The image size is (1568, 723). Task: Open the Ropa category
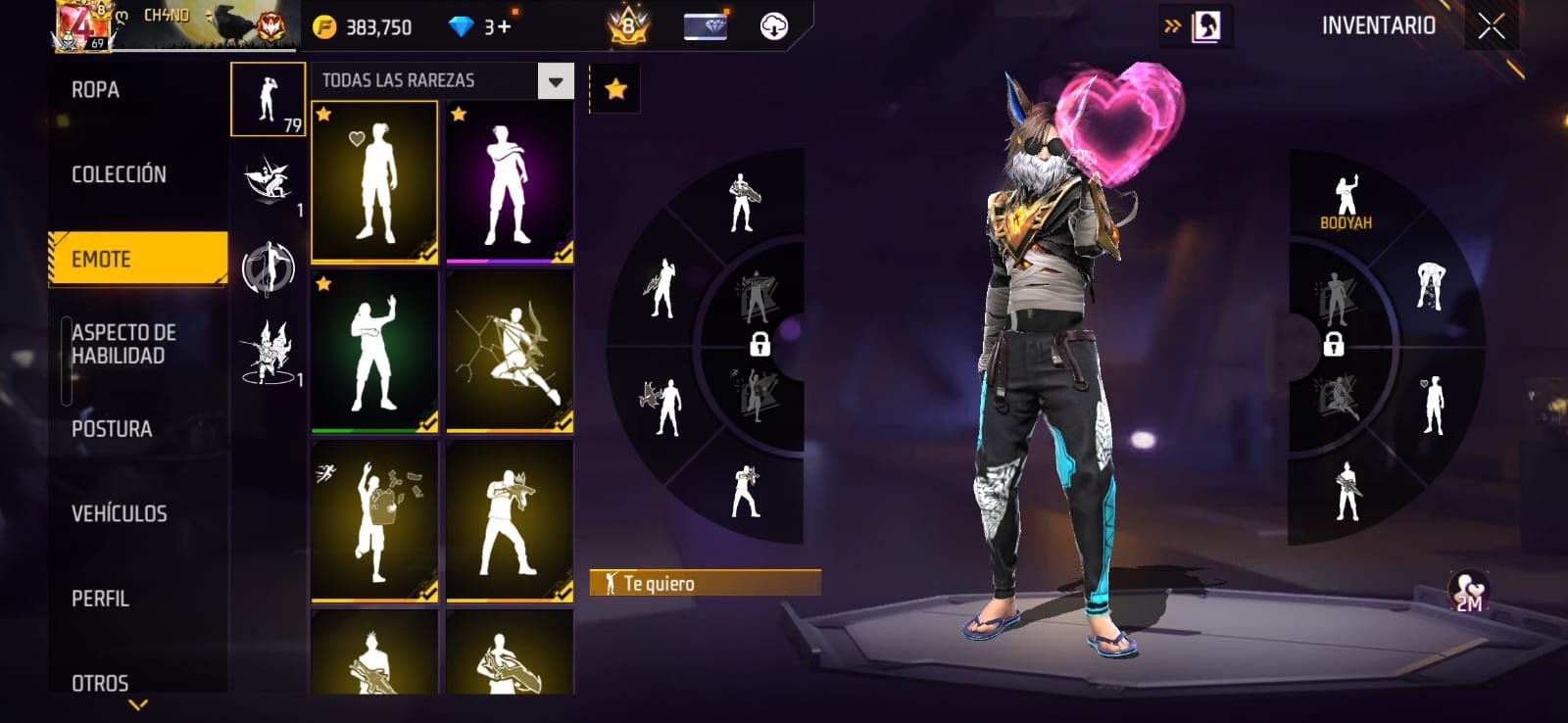[x=96, y=90]
